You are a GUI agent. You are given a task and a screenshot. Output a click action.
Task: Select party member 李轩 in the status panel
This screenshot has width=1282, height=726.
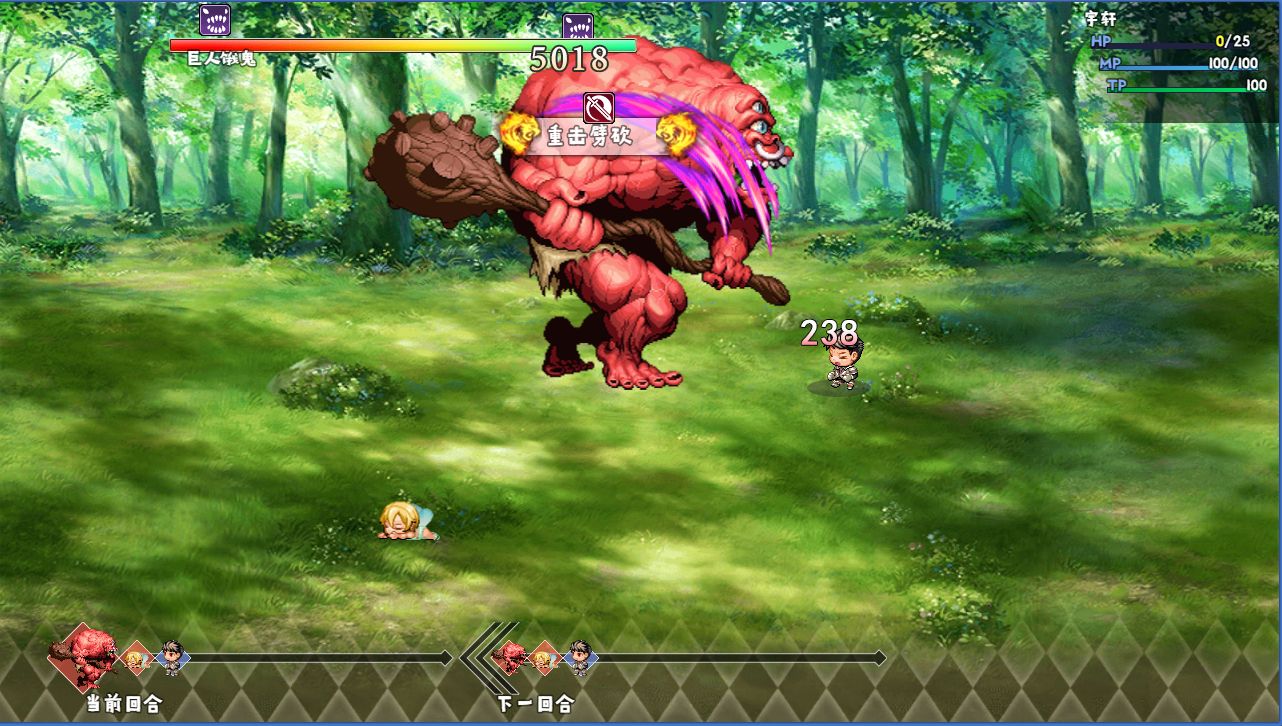[x=1100, y=18]
